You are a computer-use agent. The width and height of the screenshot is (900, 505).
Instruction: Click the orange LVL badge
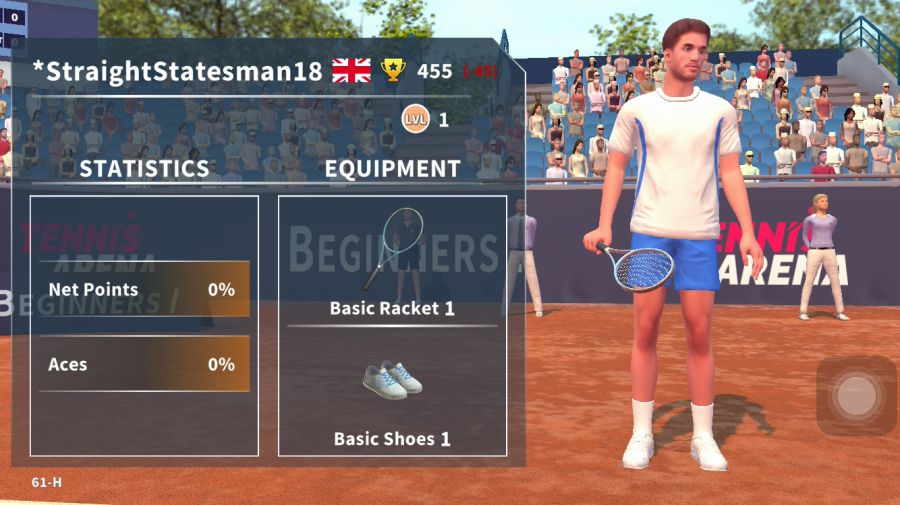415,120
